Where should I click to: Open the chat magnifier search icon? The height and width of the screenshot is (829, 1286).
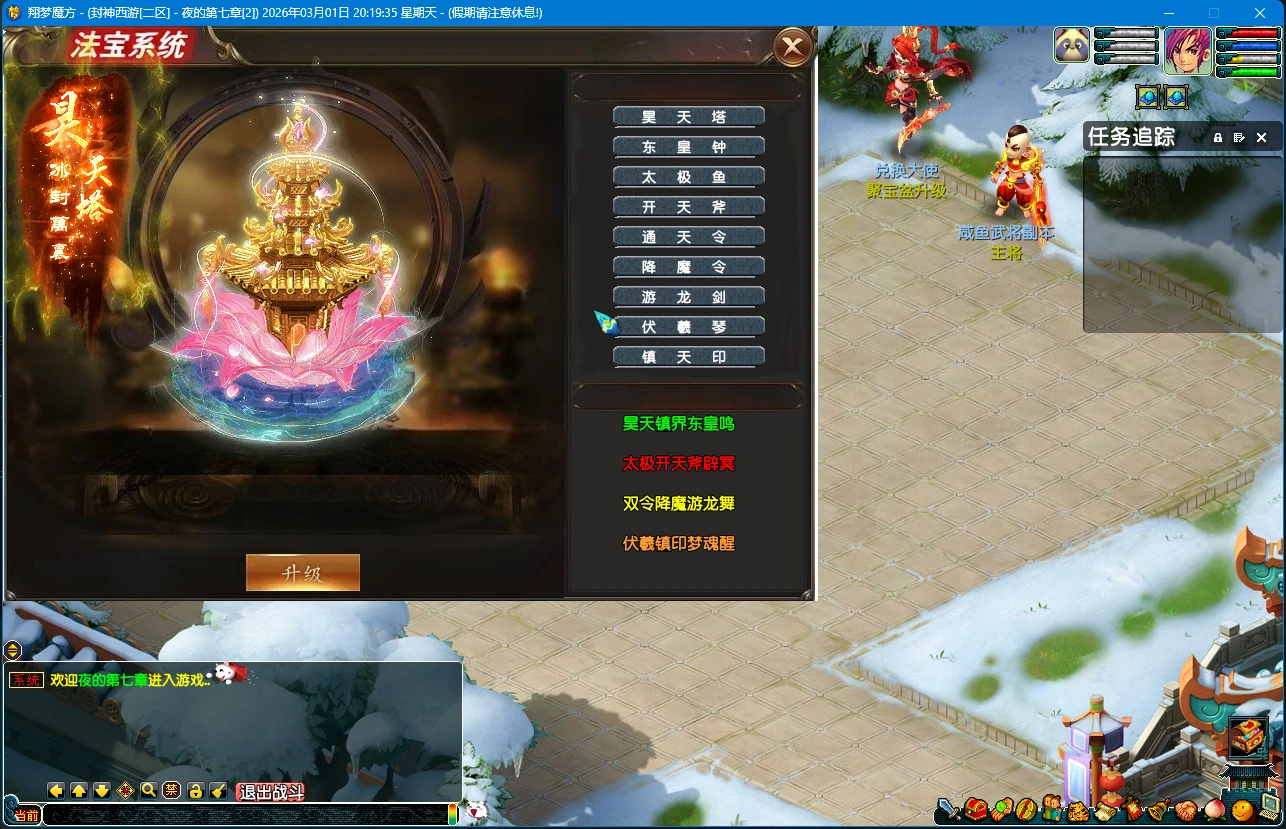tap(148, 791)
